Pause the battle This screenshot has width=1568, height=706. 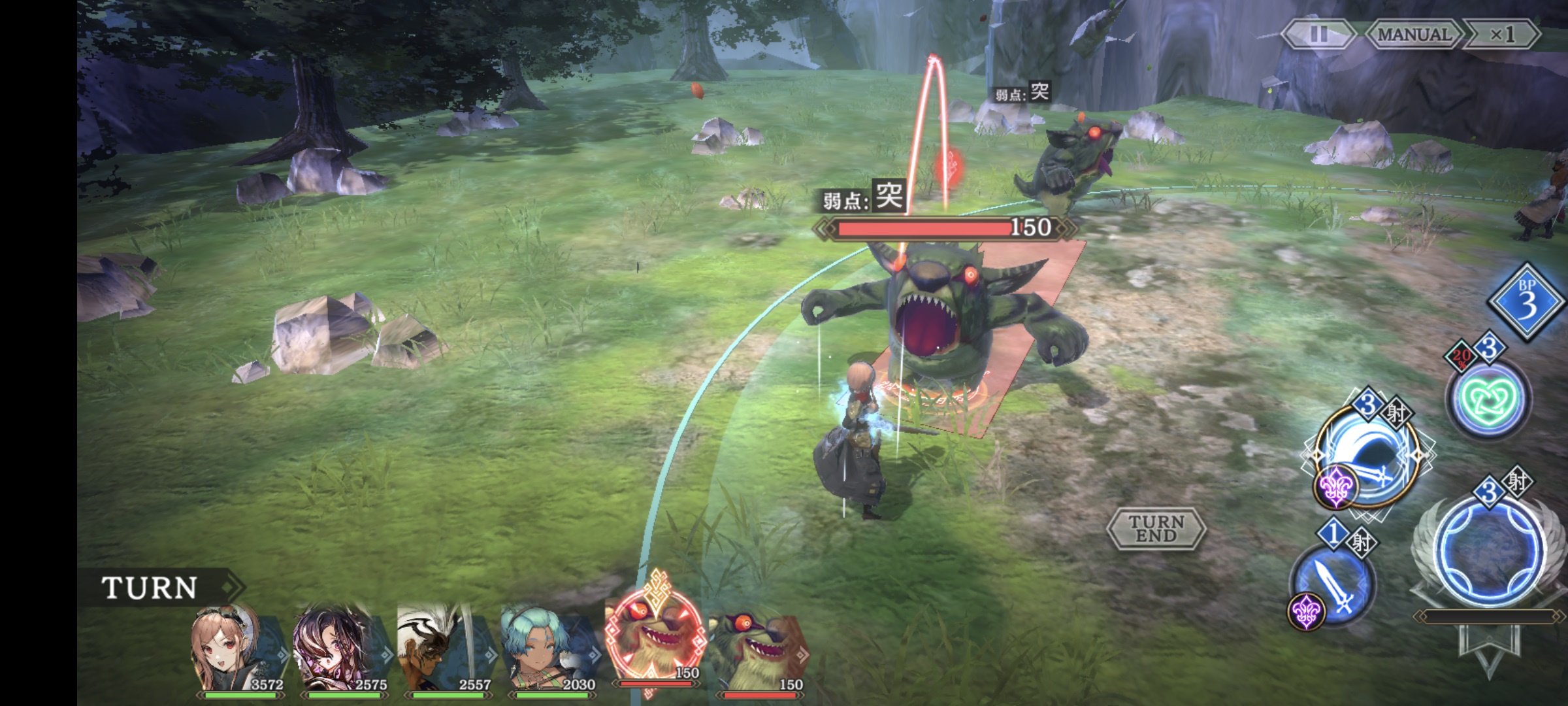pos(1317,34)
